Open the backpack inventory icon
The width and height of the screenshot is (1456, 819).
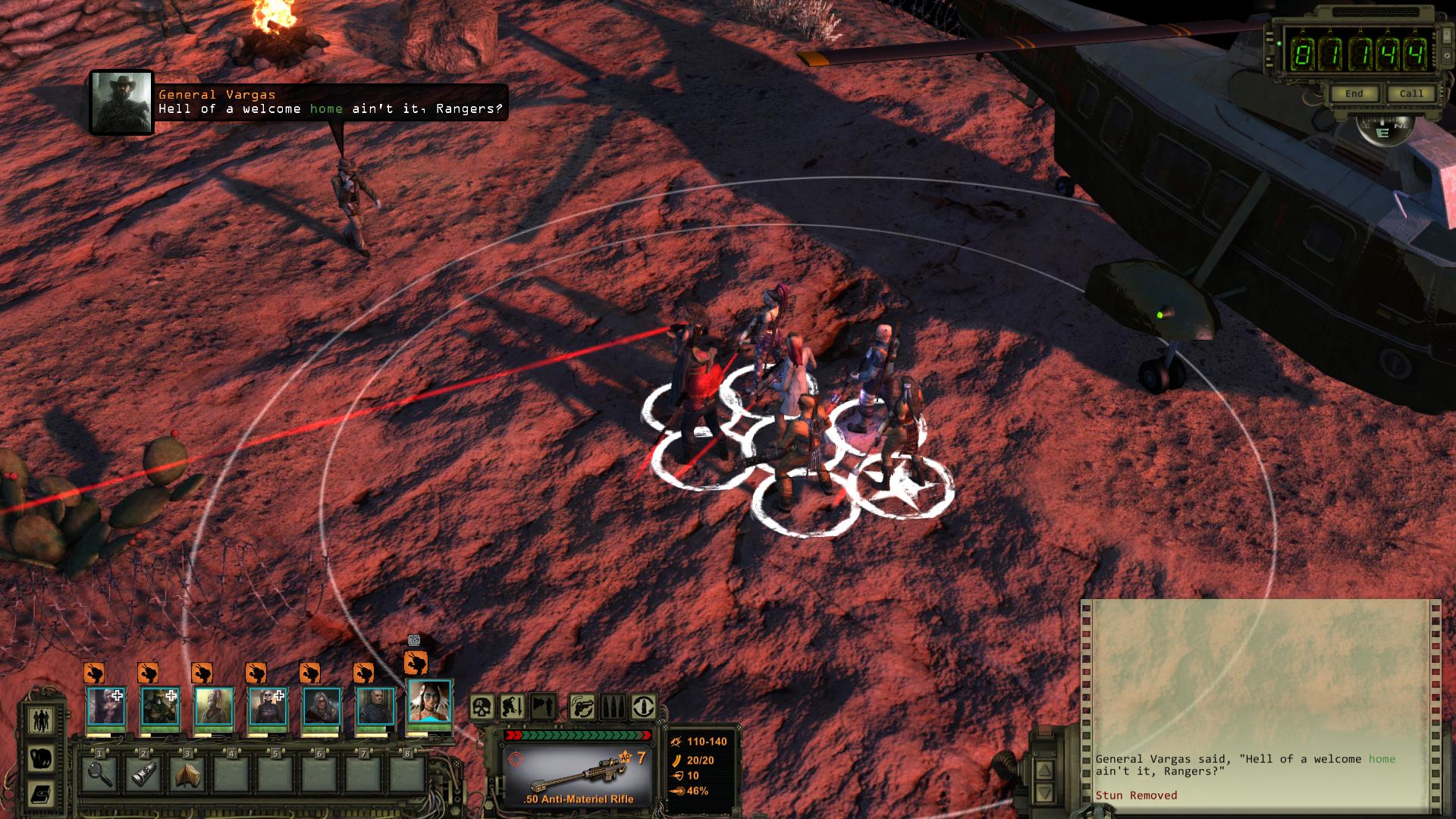tap(40, 758)
